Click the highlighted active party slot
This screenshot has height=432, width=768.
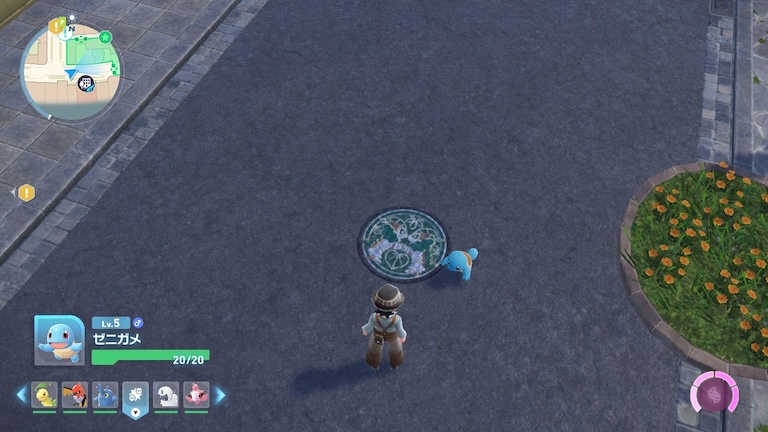point(135,396)
